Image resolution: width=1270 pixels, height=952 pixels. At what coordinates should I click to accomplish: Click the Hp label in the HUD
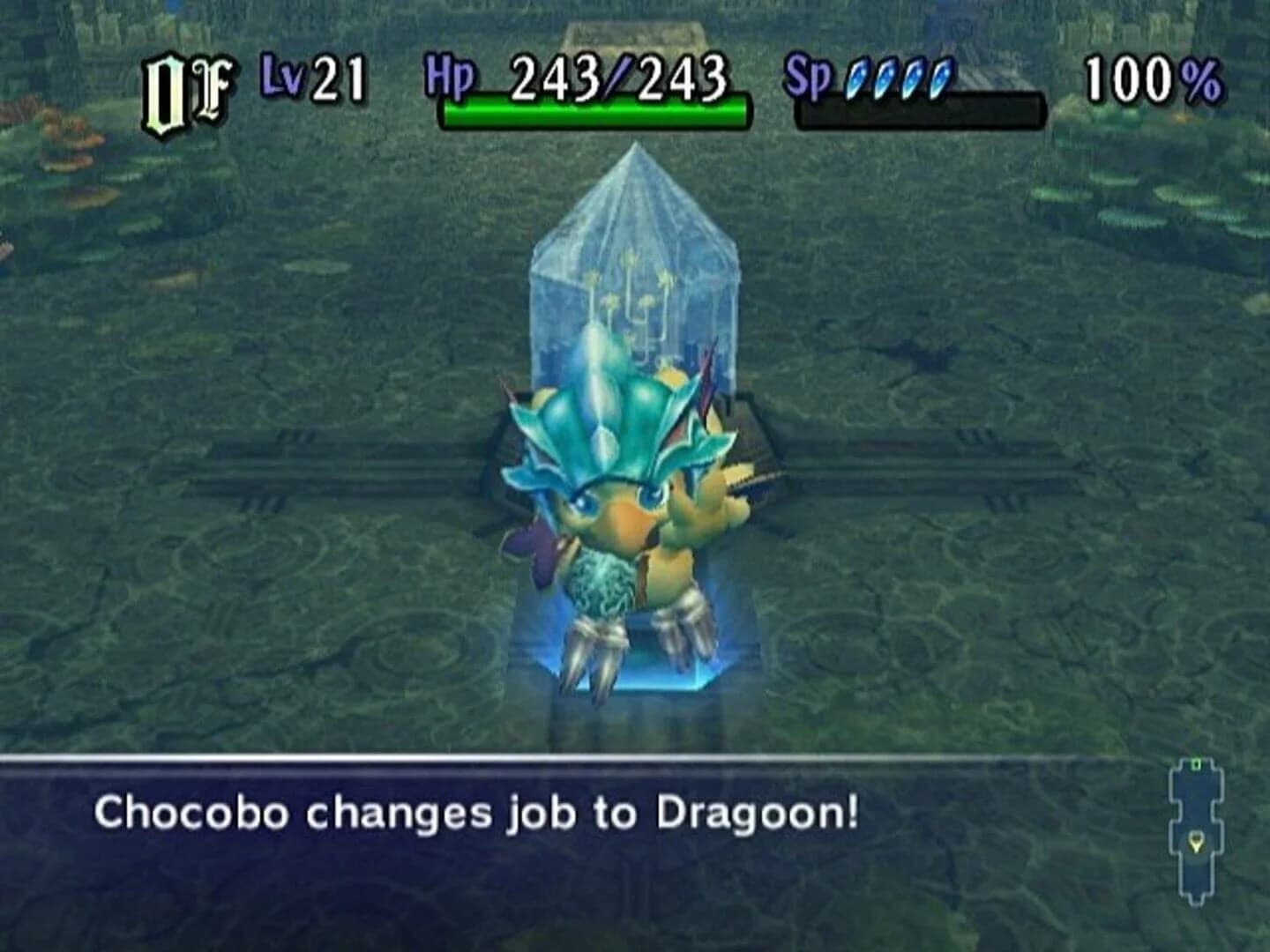(452, 79)
